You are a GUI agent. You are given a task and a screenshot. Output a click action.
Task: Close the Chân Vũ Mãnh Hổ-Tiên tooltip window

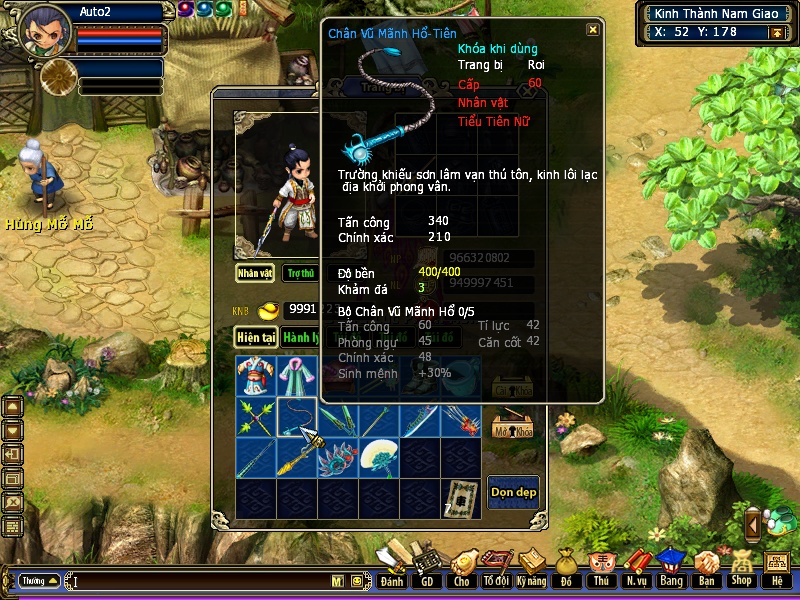pos(593,30)
